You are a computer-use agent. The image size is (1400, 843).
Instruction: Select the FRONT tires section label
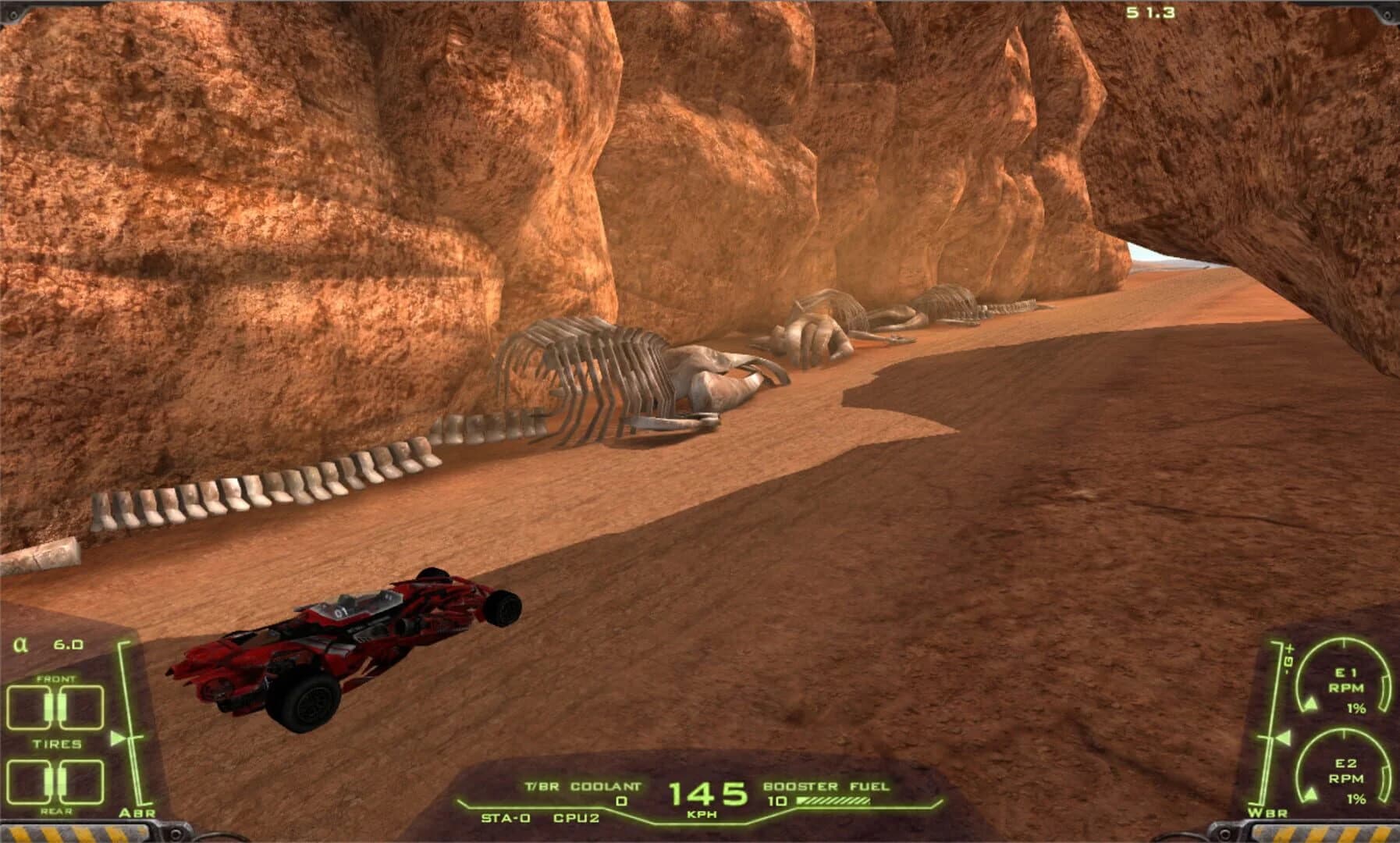click(57, 680)
